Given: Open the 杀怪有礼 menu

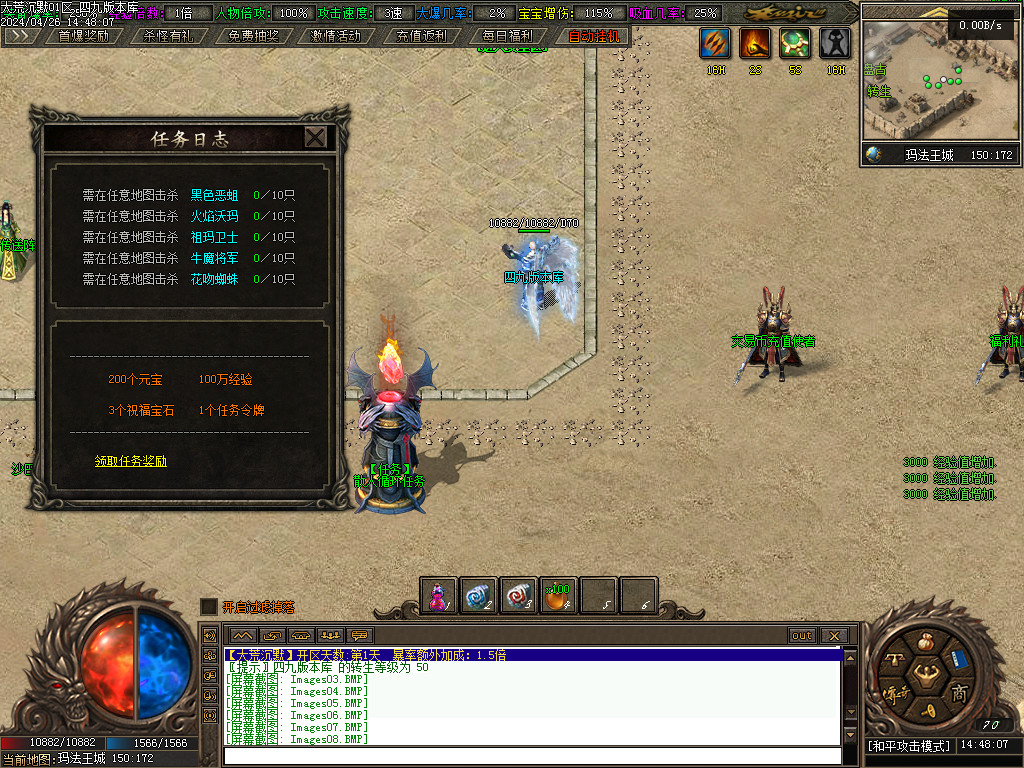Looking at the screenshot, I should tap(167, 36).
